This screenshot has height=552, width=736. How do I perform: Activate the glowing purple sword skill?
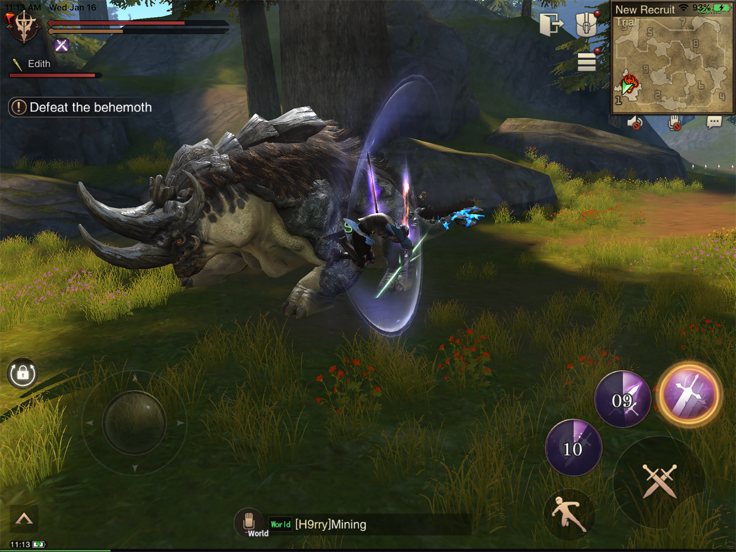coord(689,393)
